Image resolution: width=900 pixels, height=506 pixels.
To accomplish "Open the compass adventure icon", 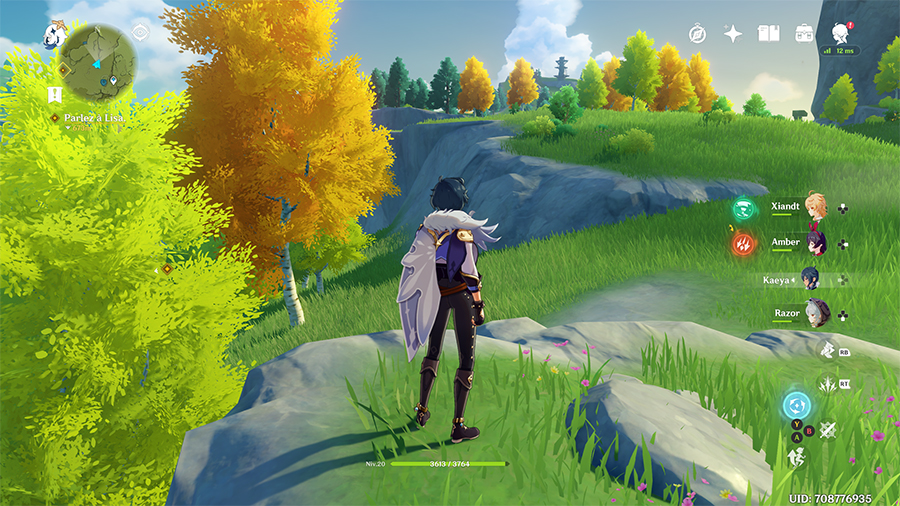I will 698,33.
